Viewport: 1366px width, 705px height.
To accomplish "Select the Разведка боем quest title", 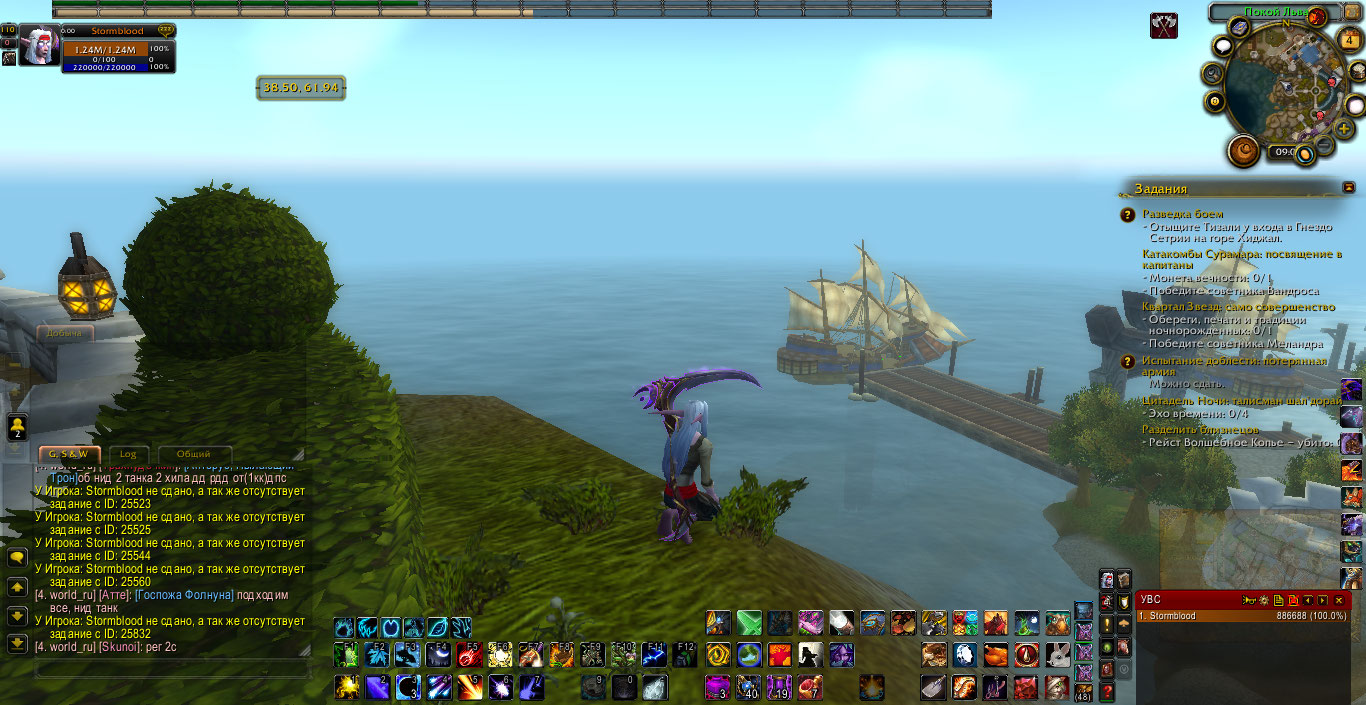I will point(1182,214).
